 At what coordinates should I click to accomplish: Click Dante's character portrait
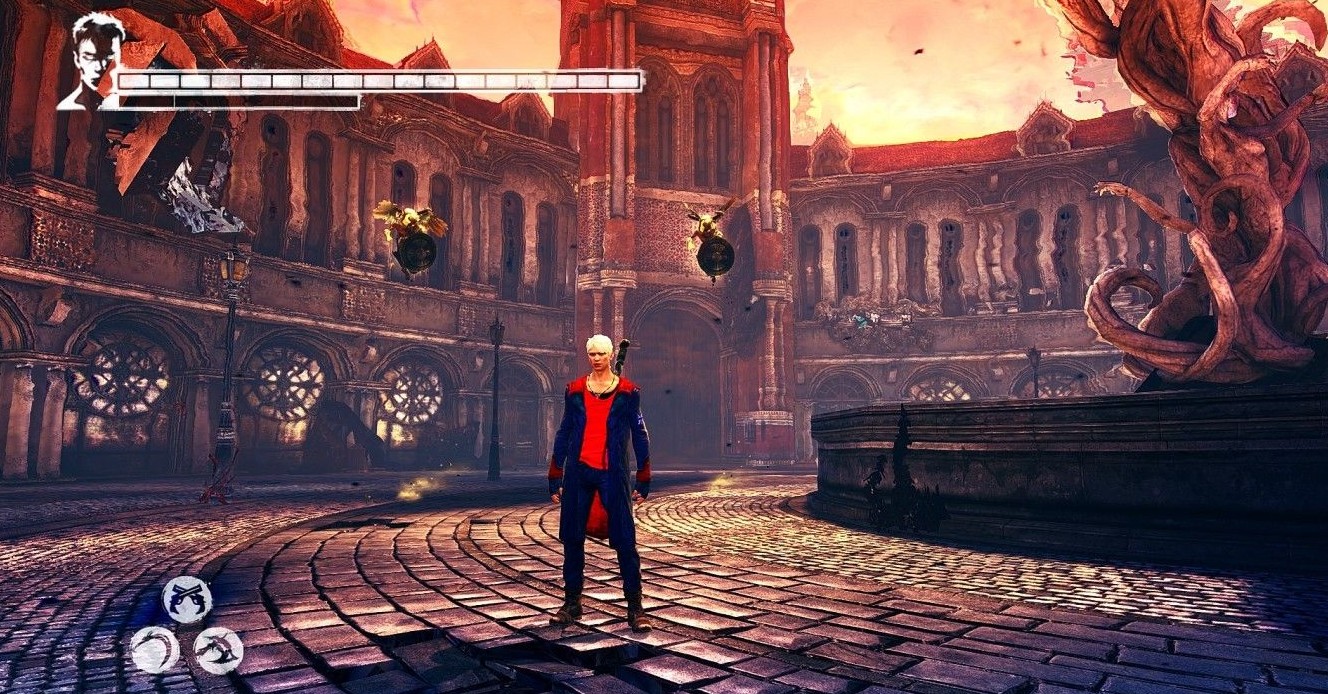tap(92, 60)
